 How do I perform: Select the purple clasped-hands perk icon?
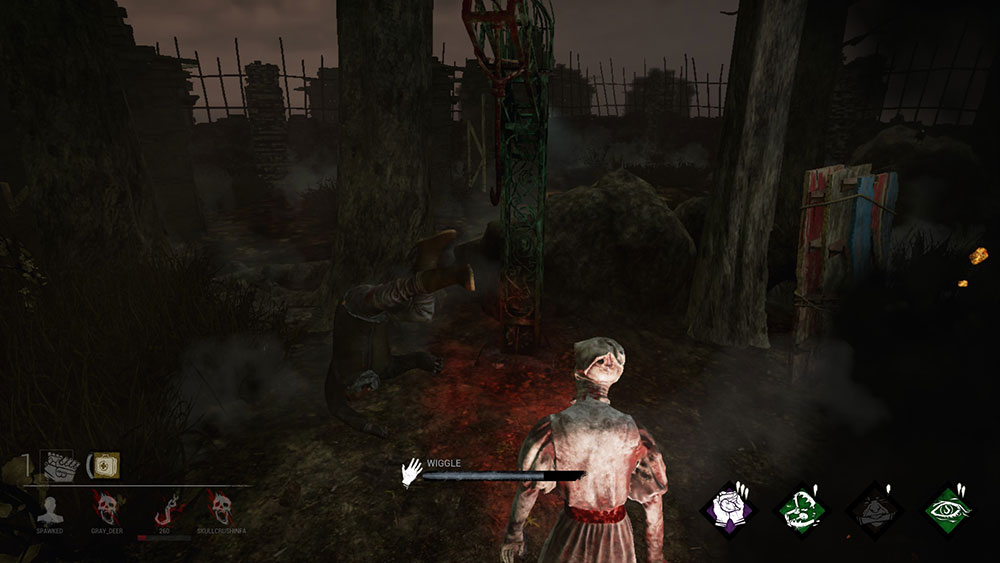728,510
